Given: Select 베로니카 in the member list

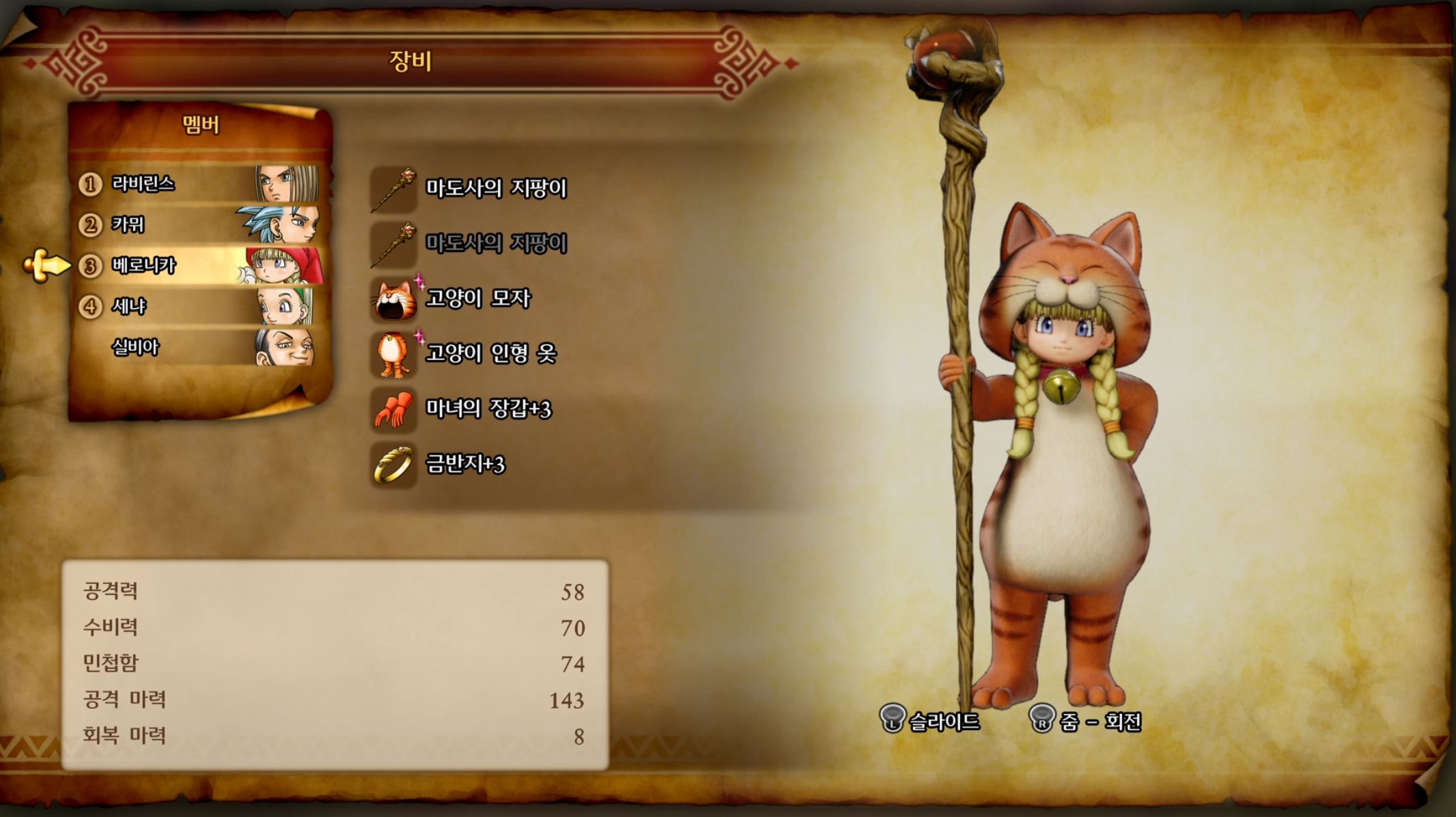Looking at the screenshot, I should (198, 265).
